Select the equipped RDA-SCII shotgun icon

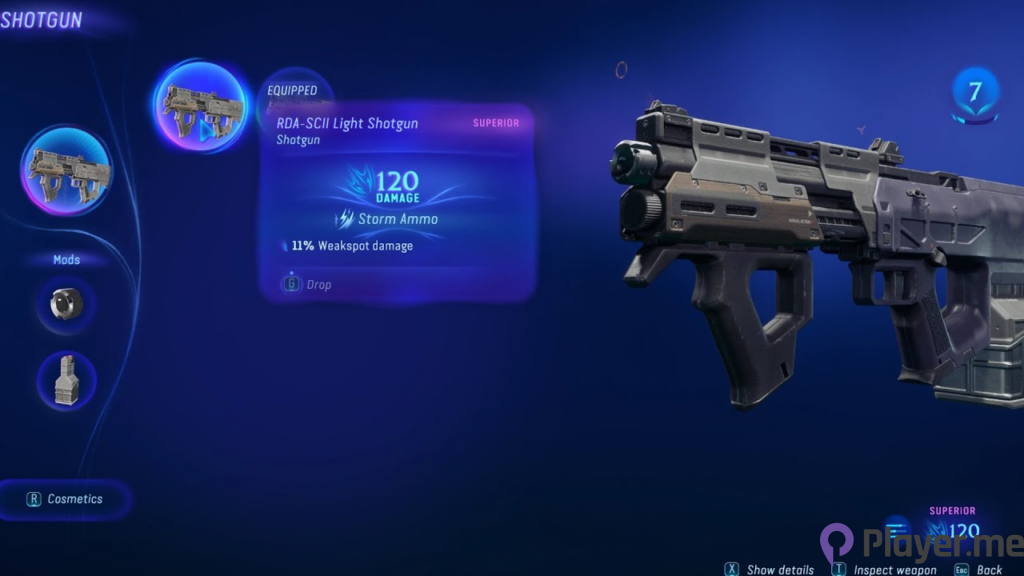coord(201,107)
